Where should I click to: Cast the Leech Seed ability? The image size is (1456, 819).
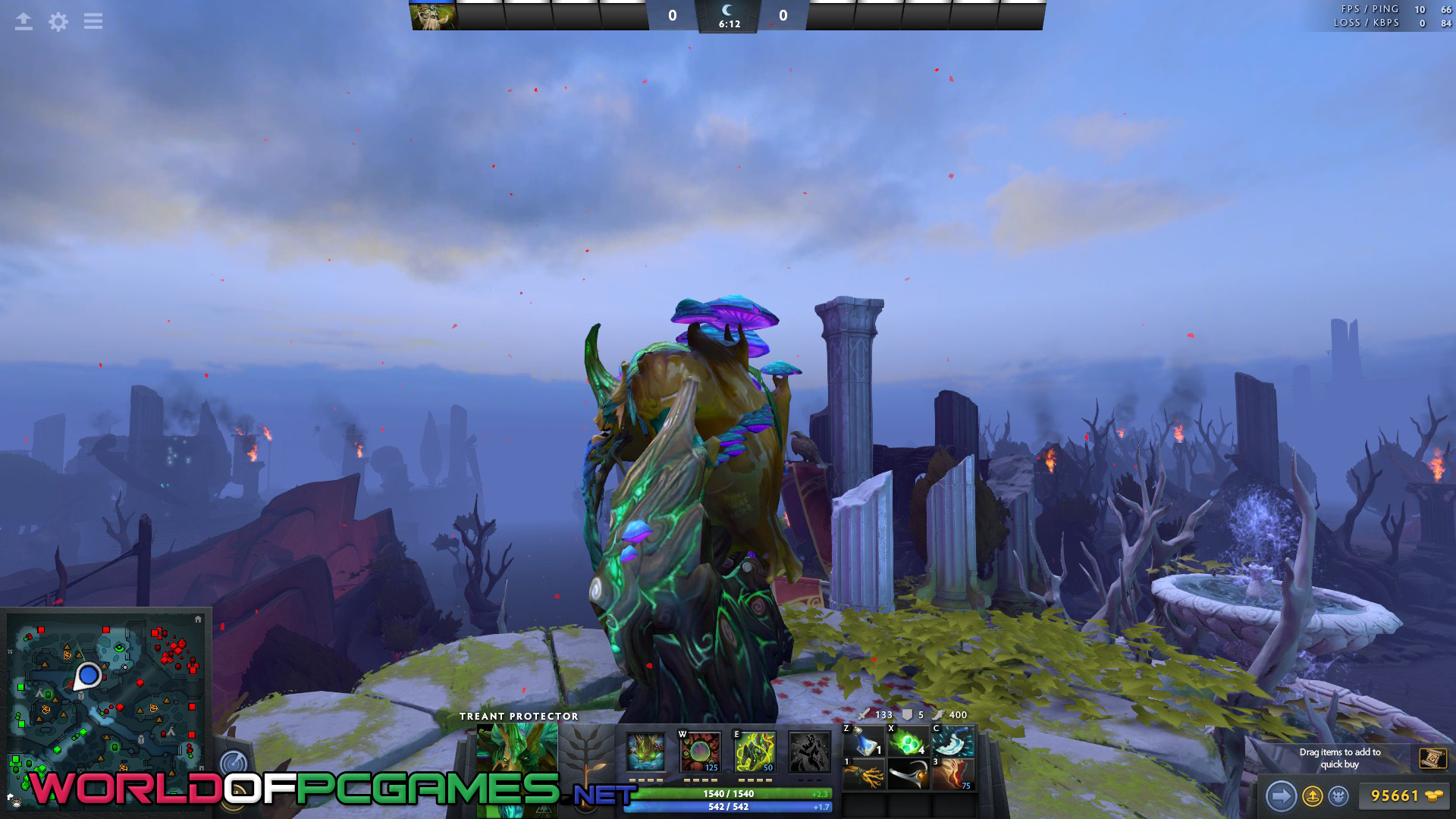[x=700, y=752]
